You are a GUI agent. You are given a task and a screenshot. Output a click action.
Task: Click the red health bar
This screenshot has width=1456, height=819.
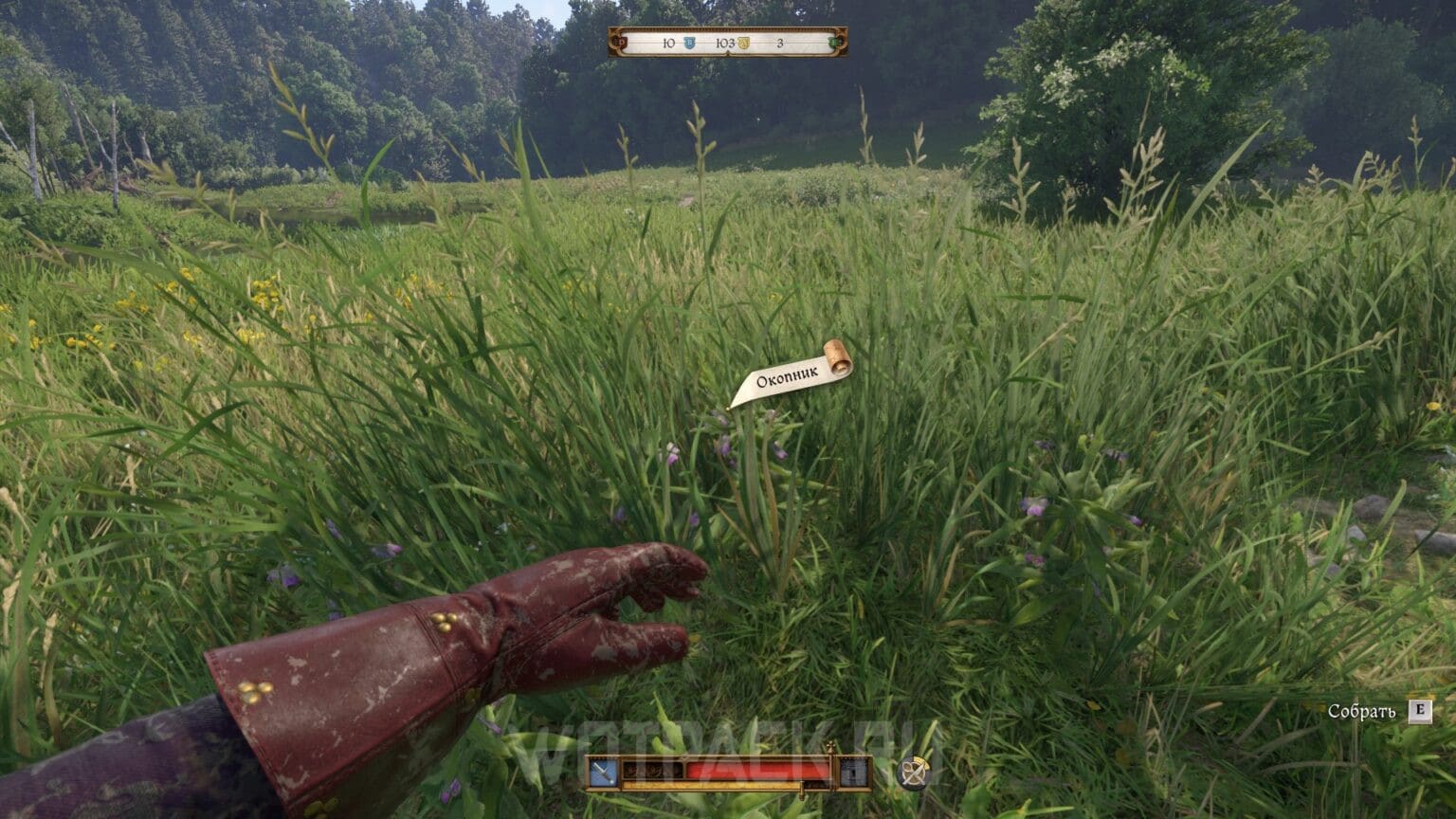pyautogui.click(x=756, y=770)
